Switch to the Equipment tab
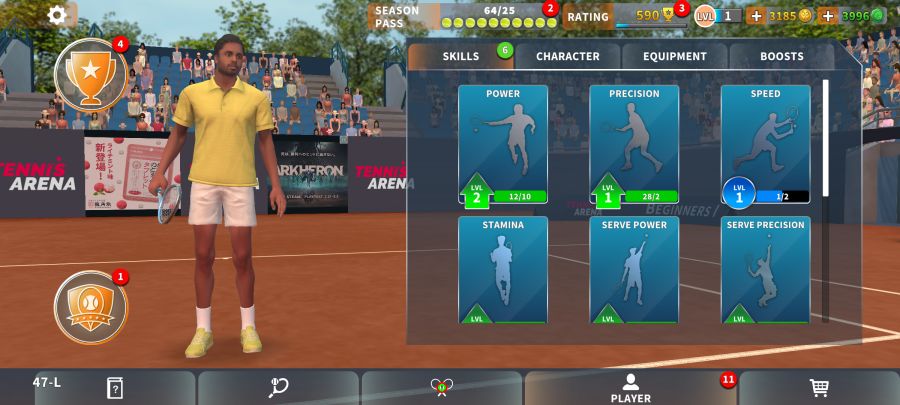This screenshot has height=405, width=900. tap(675, 56)
